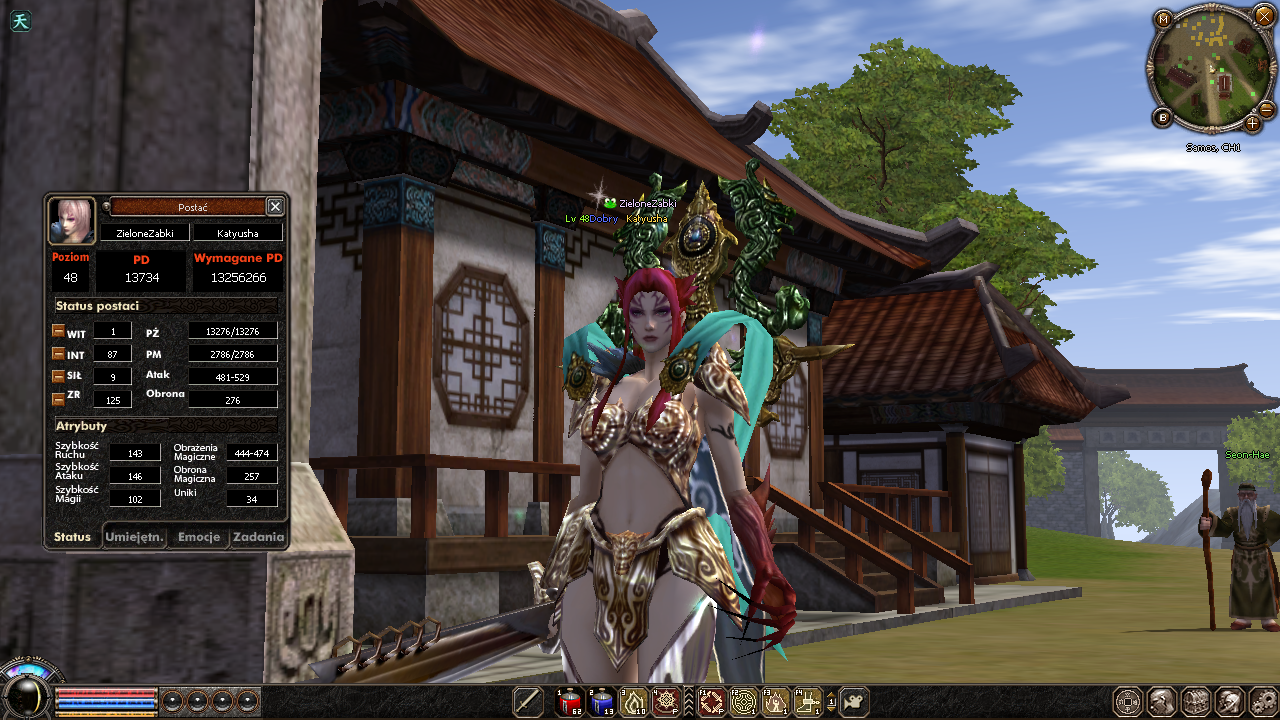Click the B button on the minimap

point(1163,118)
